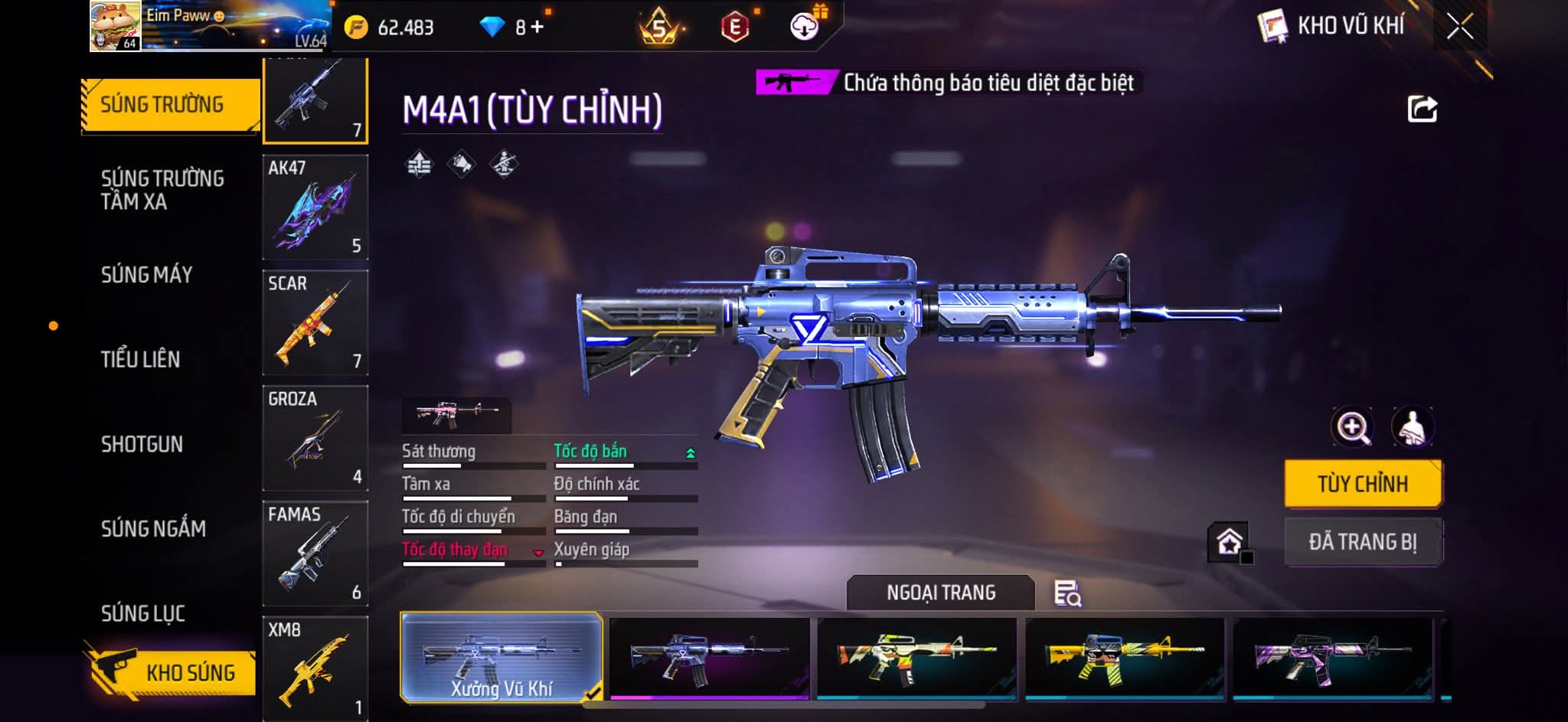The image size is (1568, 722).
Task: Select the Xưởng Vũ Khí skin thumbnail
Action: (501, 657)
